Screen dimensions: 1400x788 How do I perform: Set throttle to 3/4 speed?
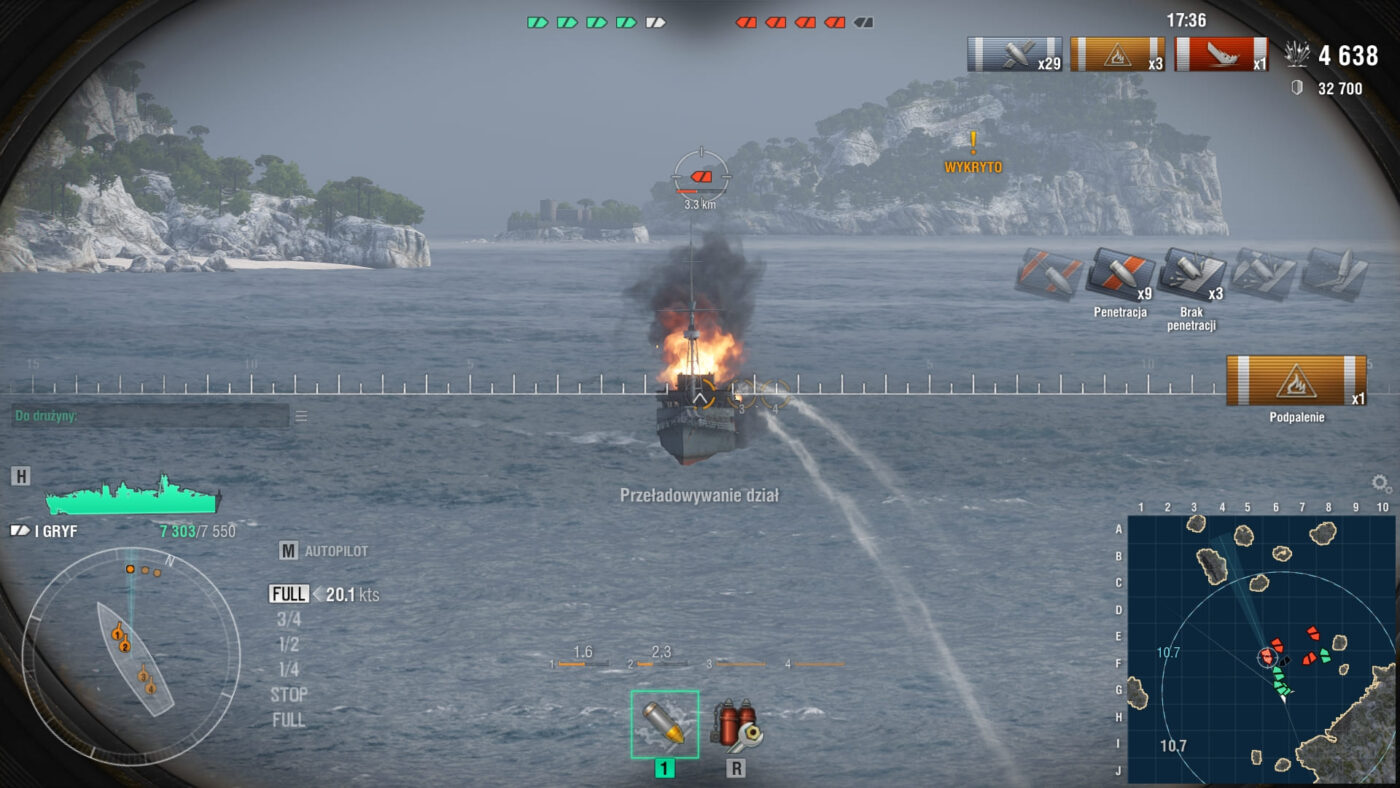click(x=288, y=619)
